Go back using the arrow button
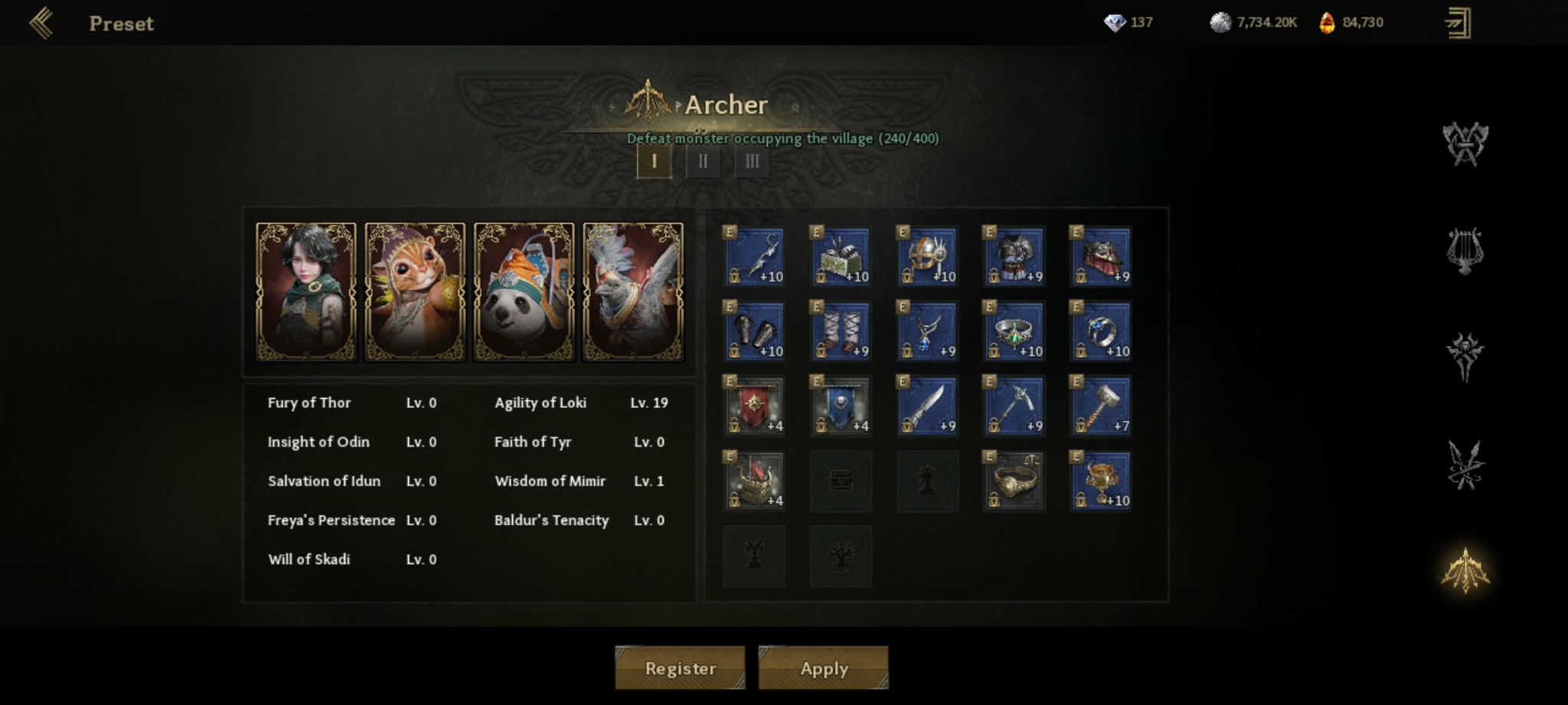Screen dimensions: 1568x705 click(x=41, y=23)
